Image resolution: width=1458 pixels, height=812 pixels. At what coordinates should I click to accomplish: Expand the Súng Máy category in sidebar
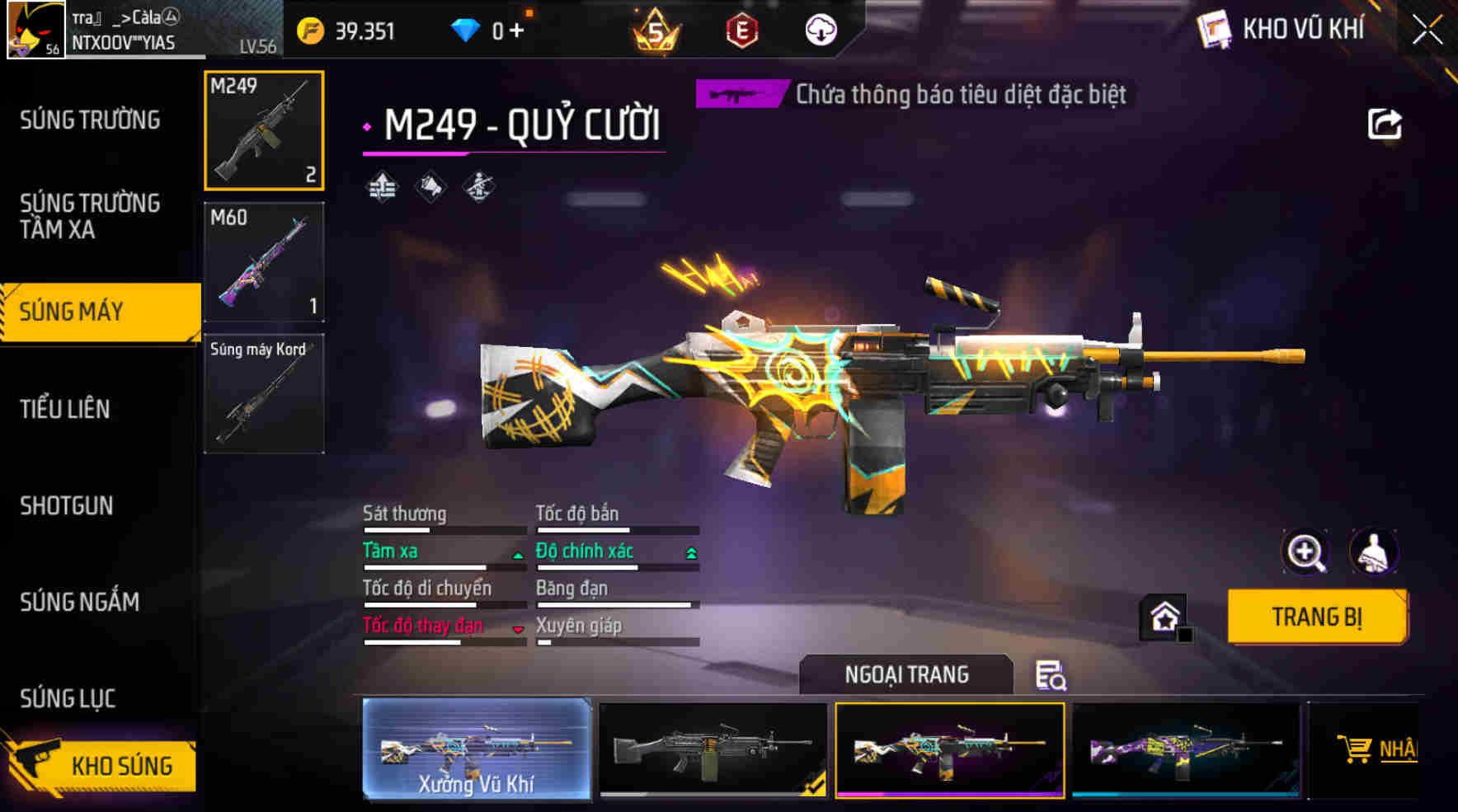91,311
